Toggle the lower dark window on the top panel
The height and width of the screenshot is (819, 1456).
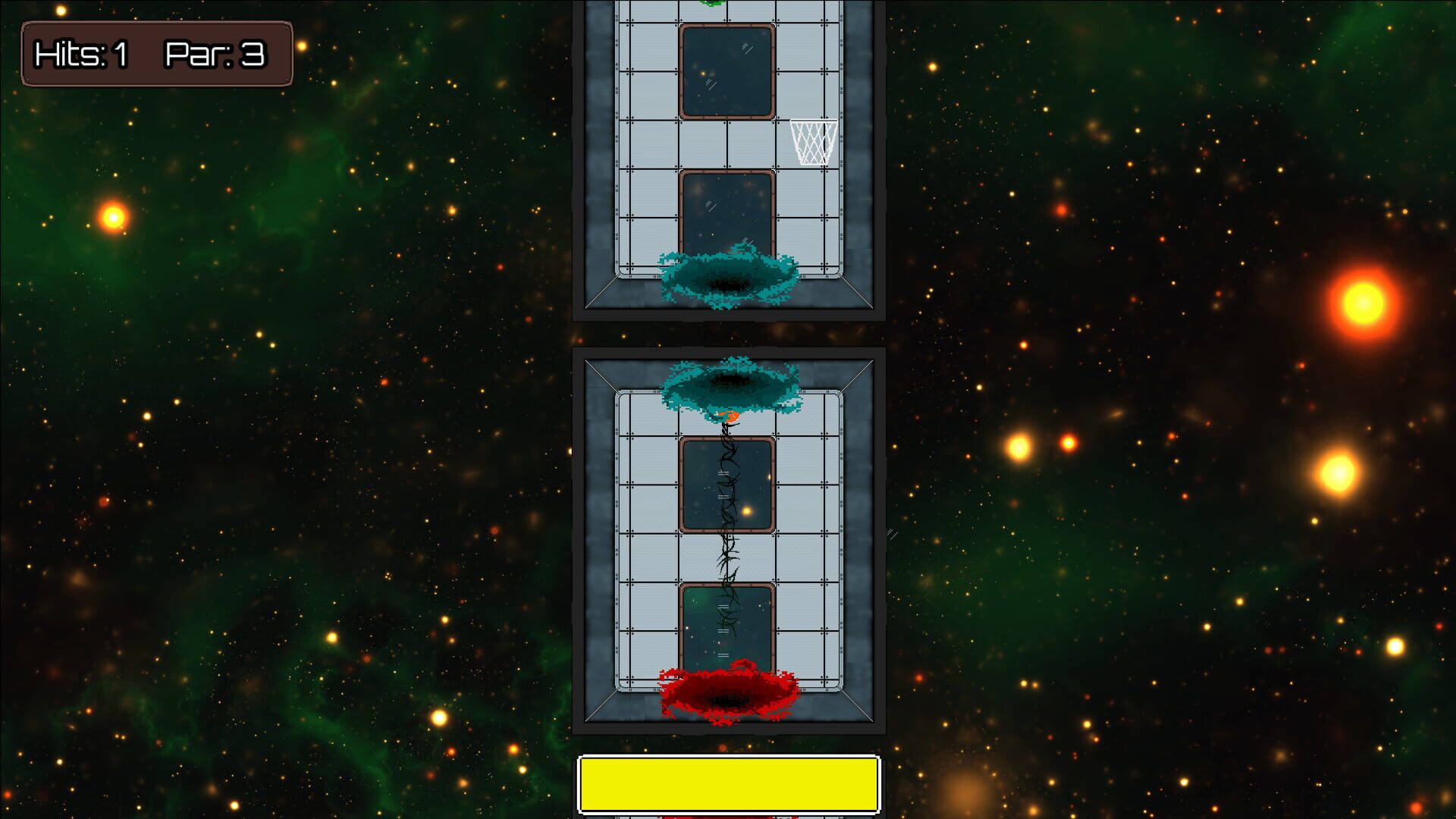(x=726, y=212)
